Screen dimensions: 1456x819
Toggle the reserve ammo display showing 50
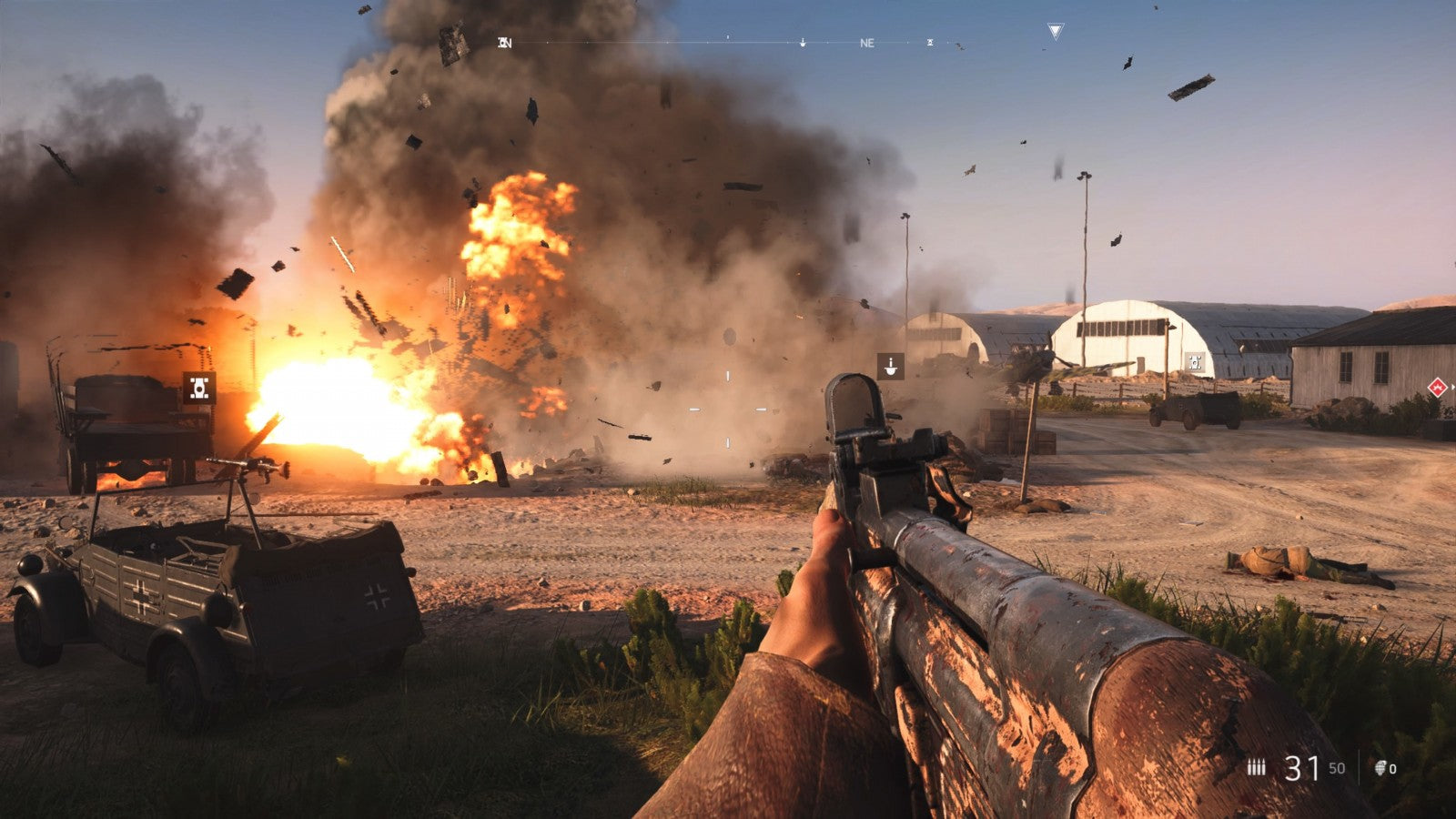pos(1336,771)
